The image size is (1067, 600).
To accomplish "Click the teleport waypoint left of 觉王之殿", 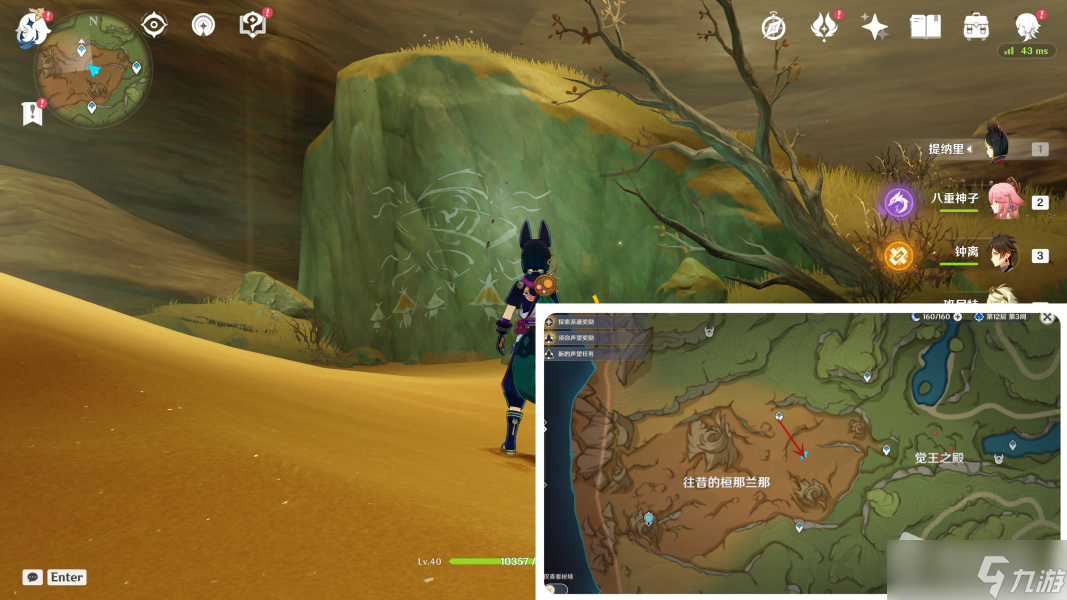I will click(886, 451).
